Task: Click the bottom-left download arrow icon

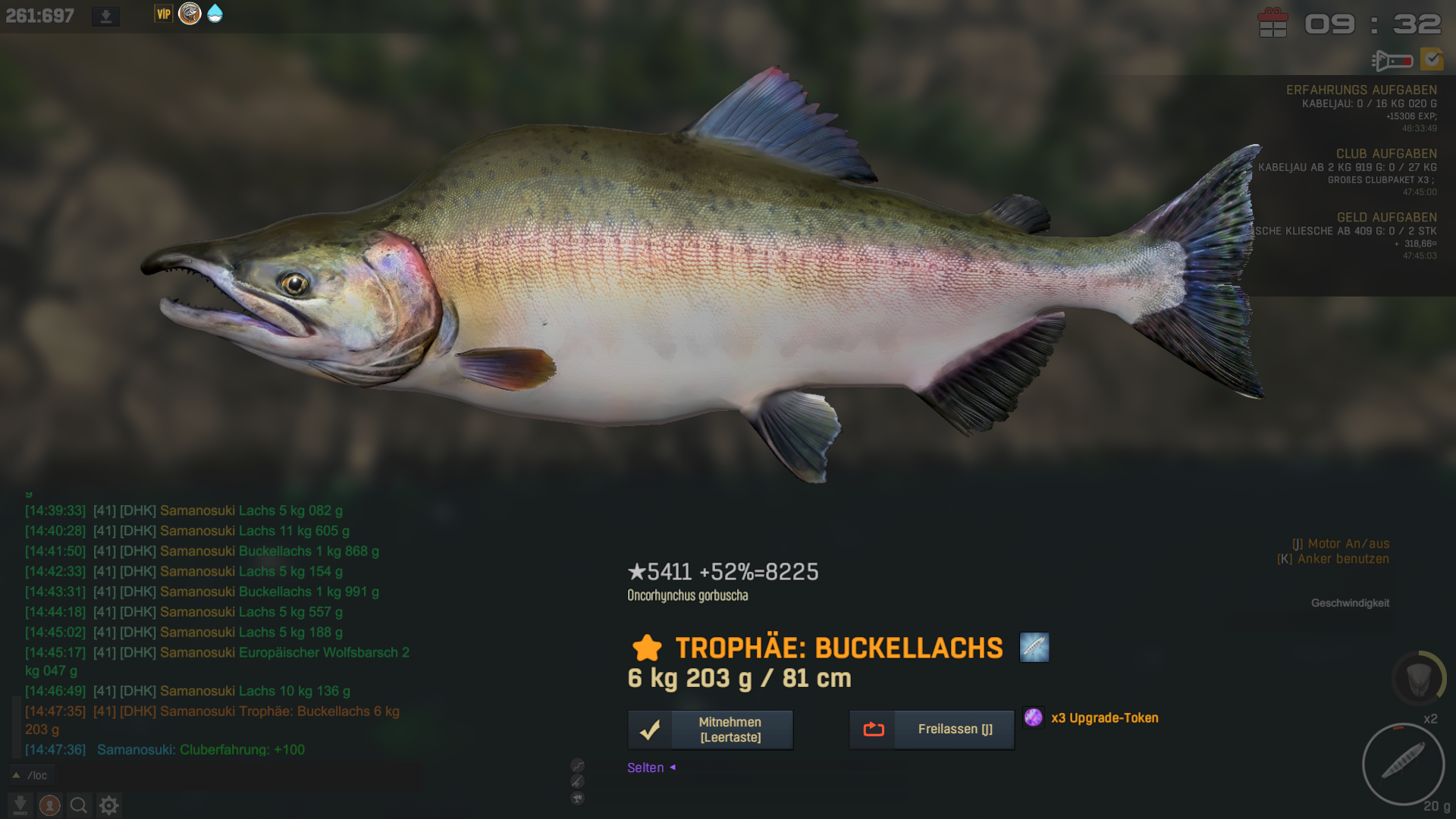Action: pyautogui.click(x=20, y=805)
